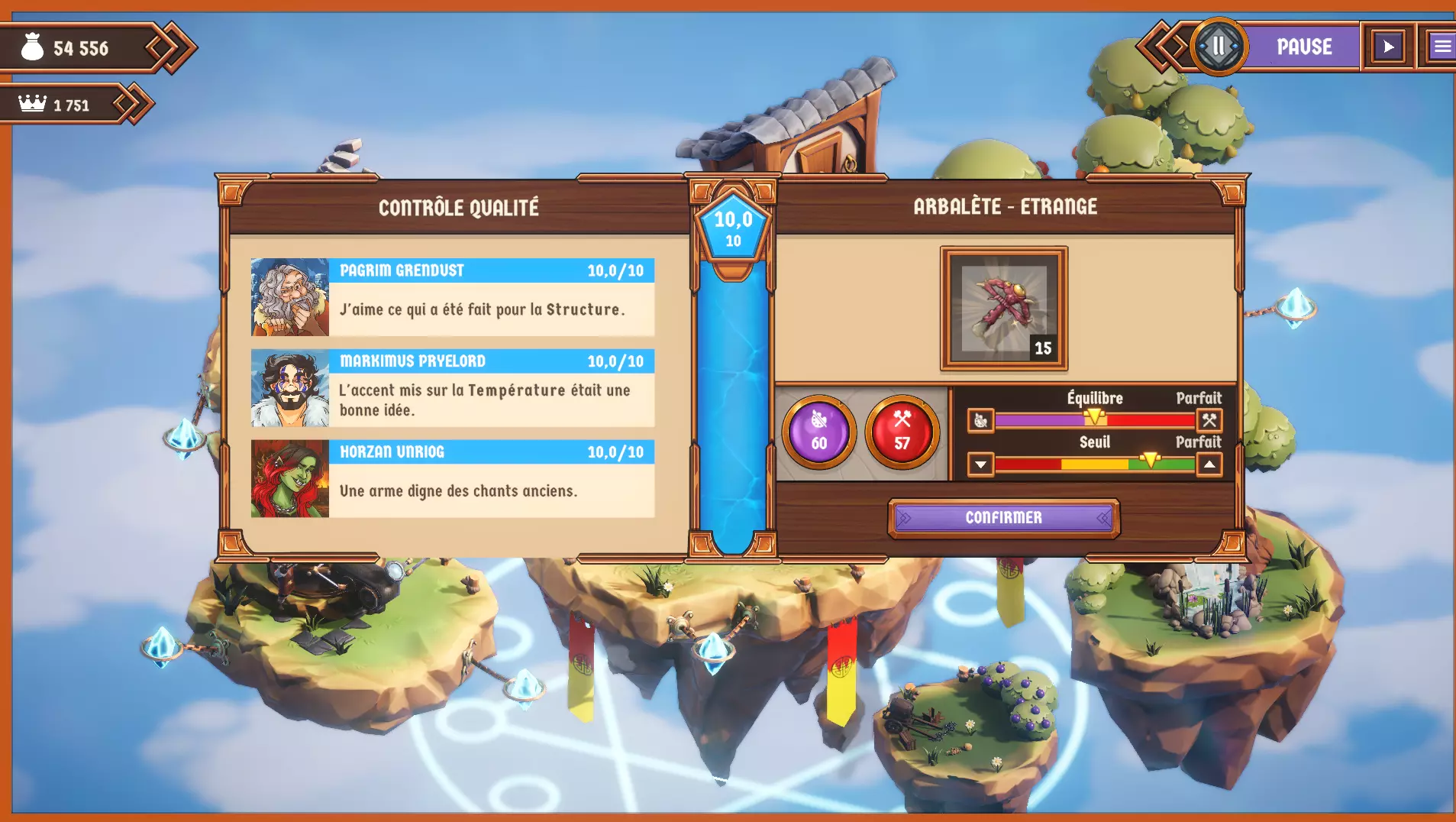Screen dimensions: 1456x822
Task: Click the Seuil up arrow button
Action: (1209, 464)
